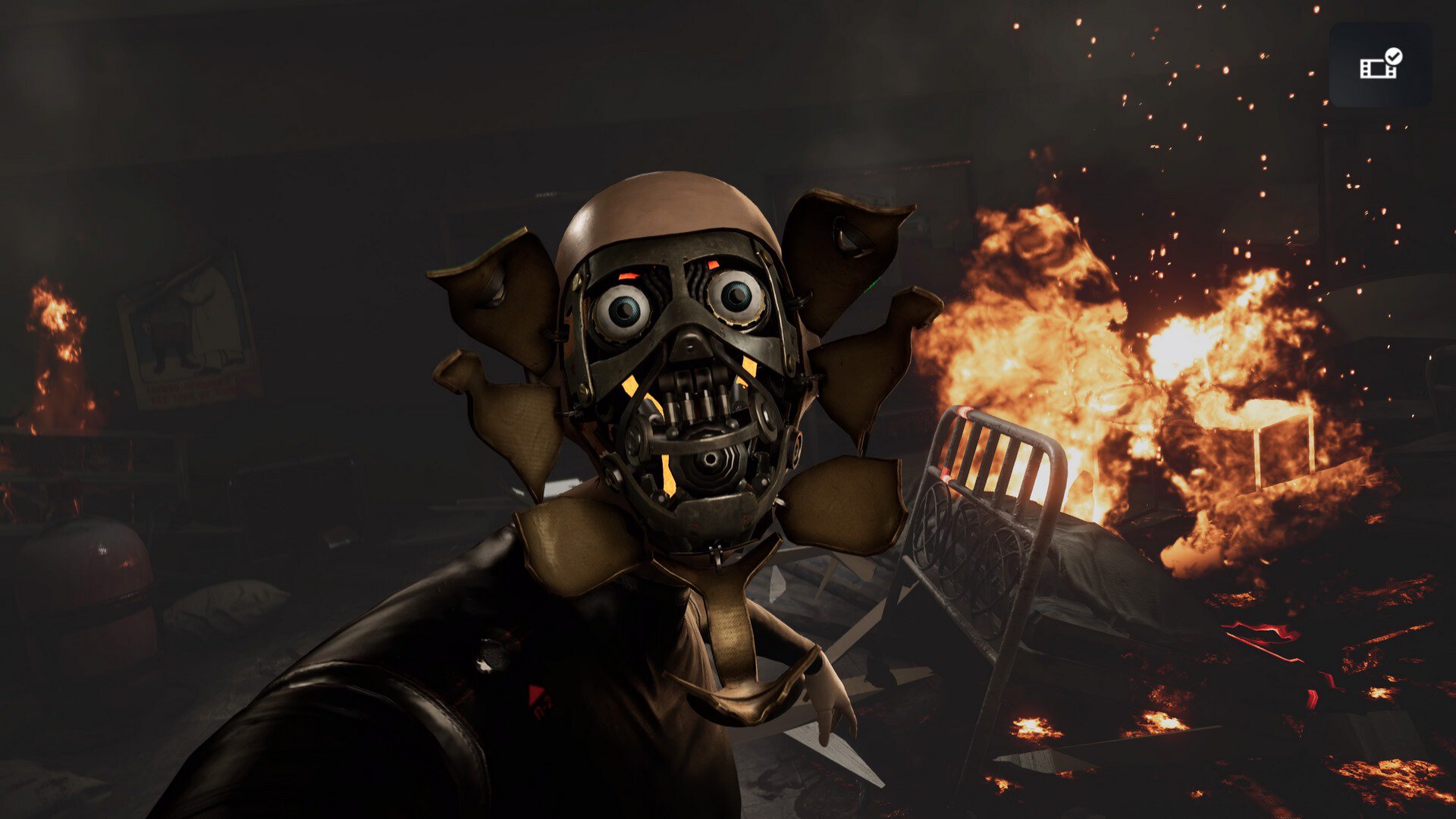Open the video clip saved notification

point(1380,64)
